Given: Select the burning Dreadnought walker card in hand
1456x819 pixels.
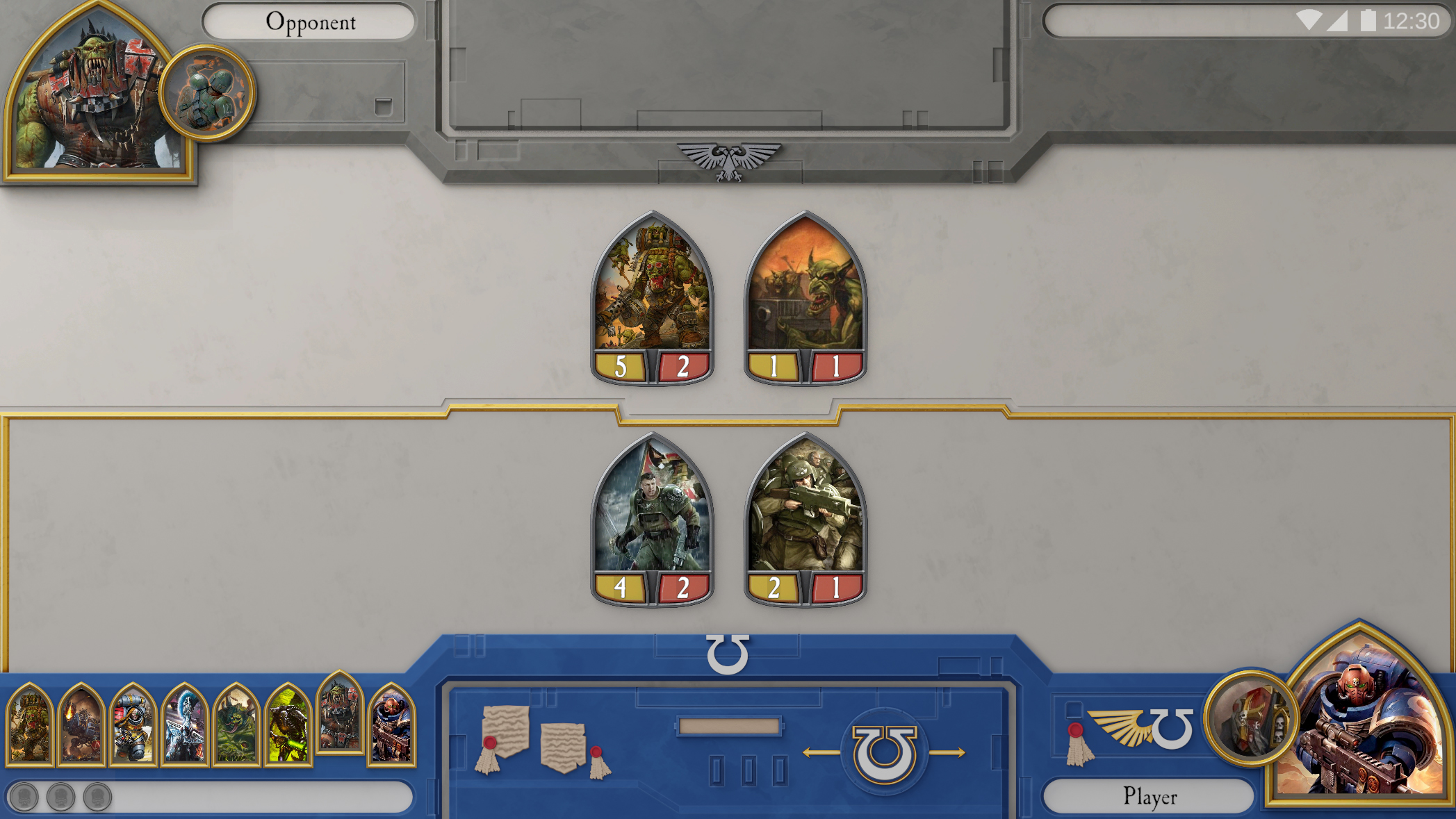Looking at the screenshot, I should pyautogui.click(x=81, y=725).
